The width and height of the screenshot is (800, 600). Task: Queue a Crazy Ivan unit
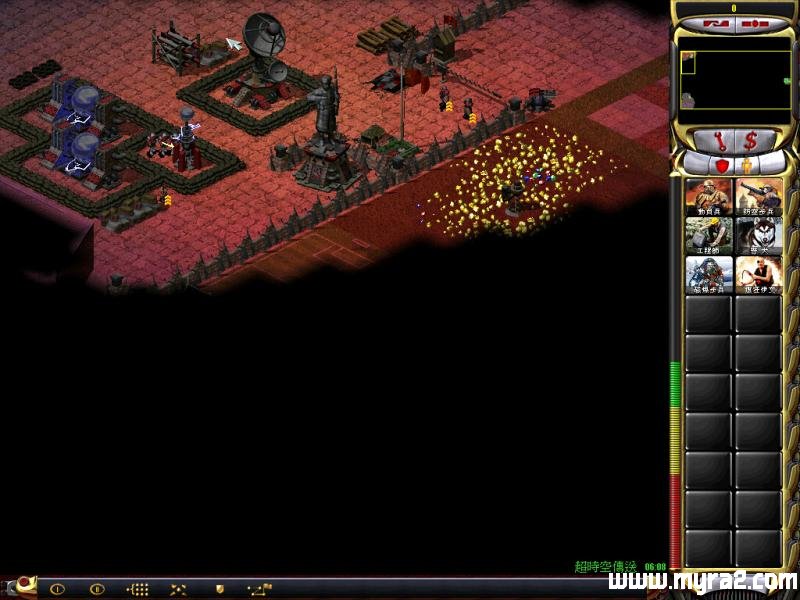point(758,274)
